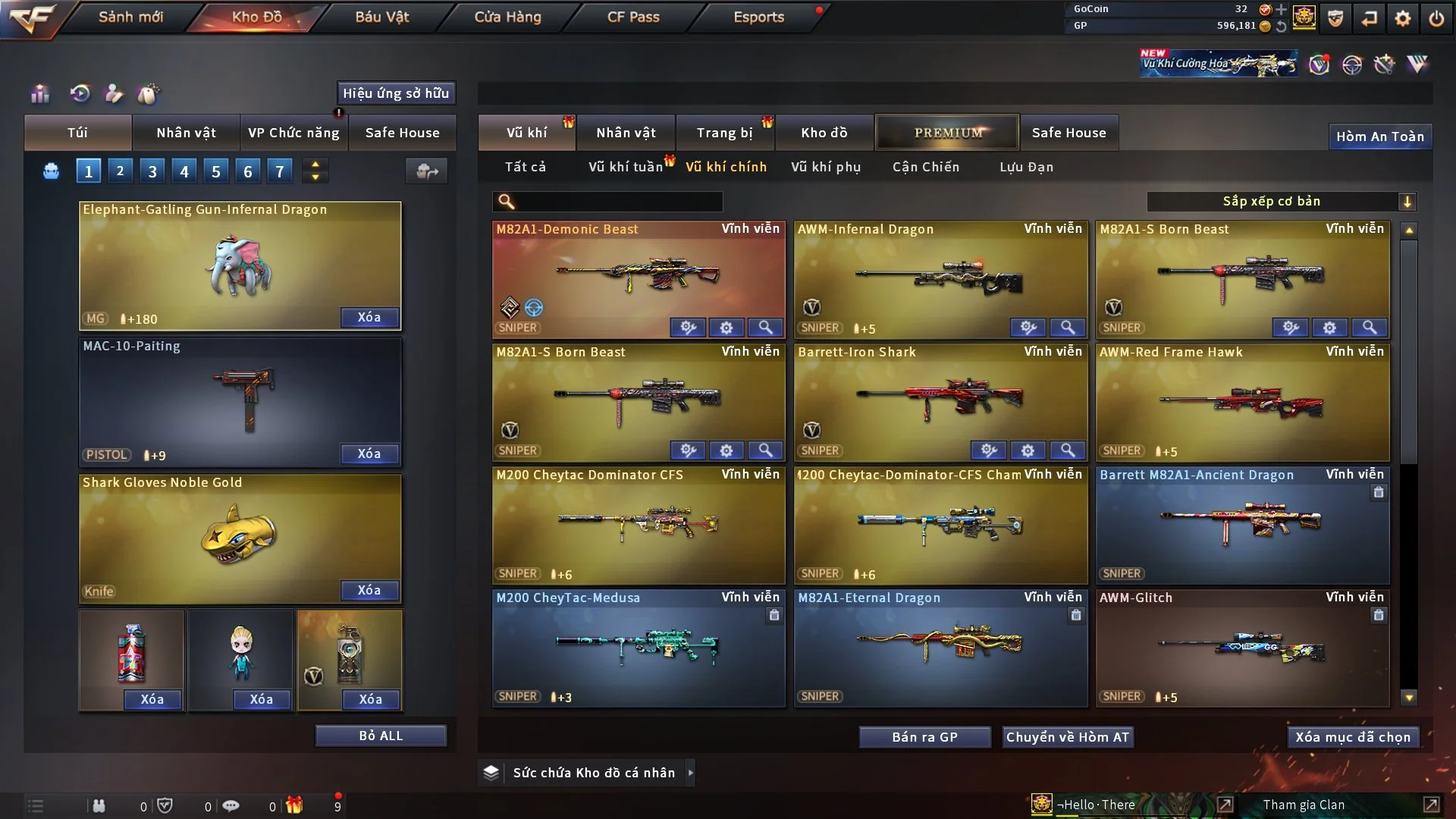Select bag preset number 3
1456x819 pixels.
coord(152,171)
